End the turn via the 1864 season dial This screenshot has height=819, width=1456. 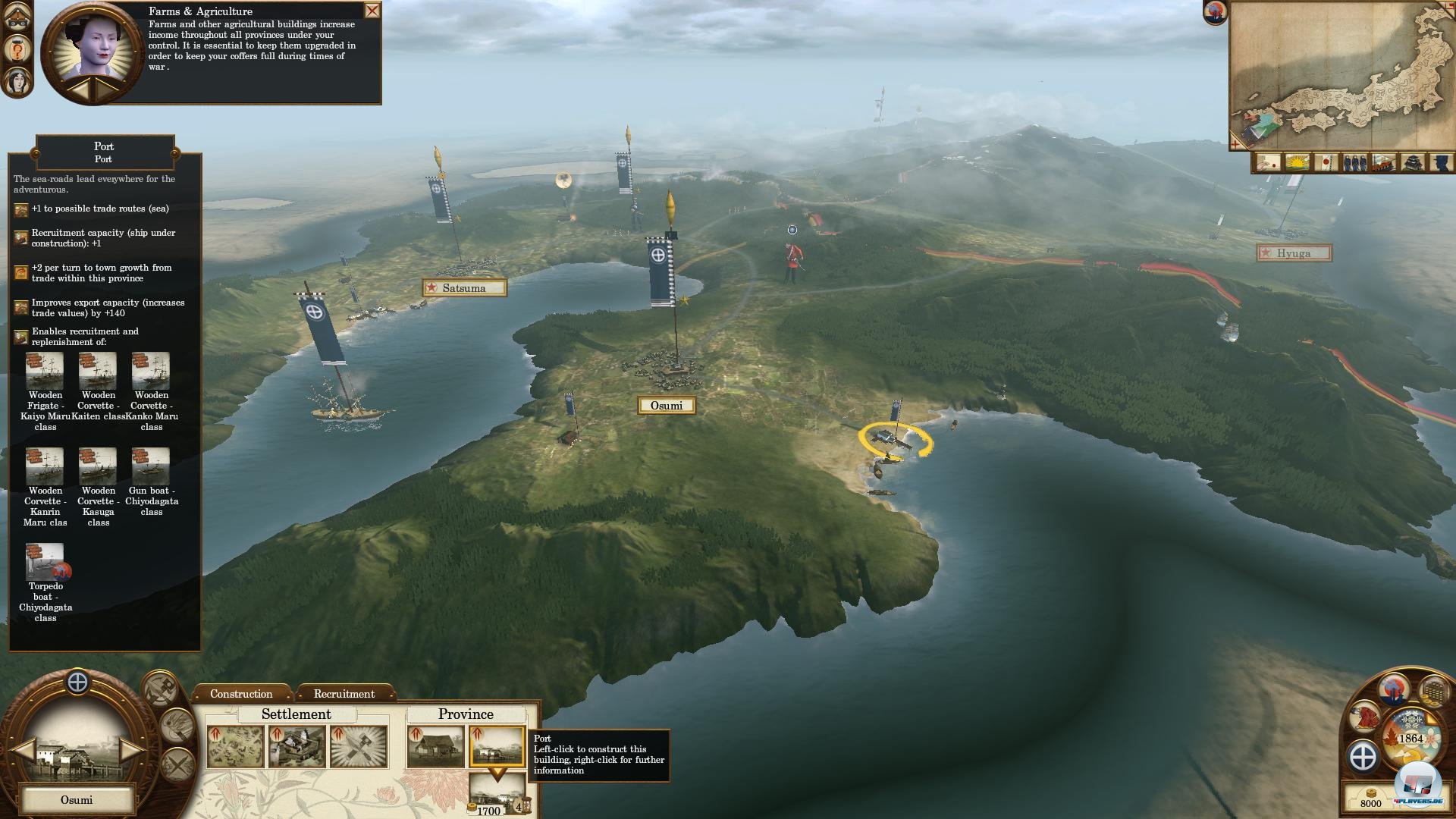1410,738
